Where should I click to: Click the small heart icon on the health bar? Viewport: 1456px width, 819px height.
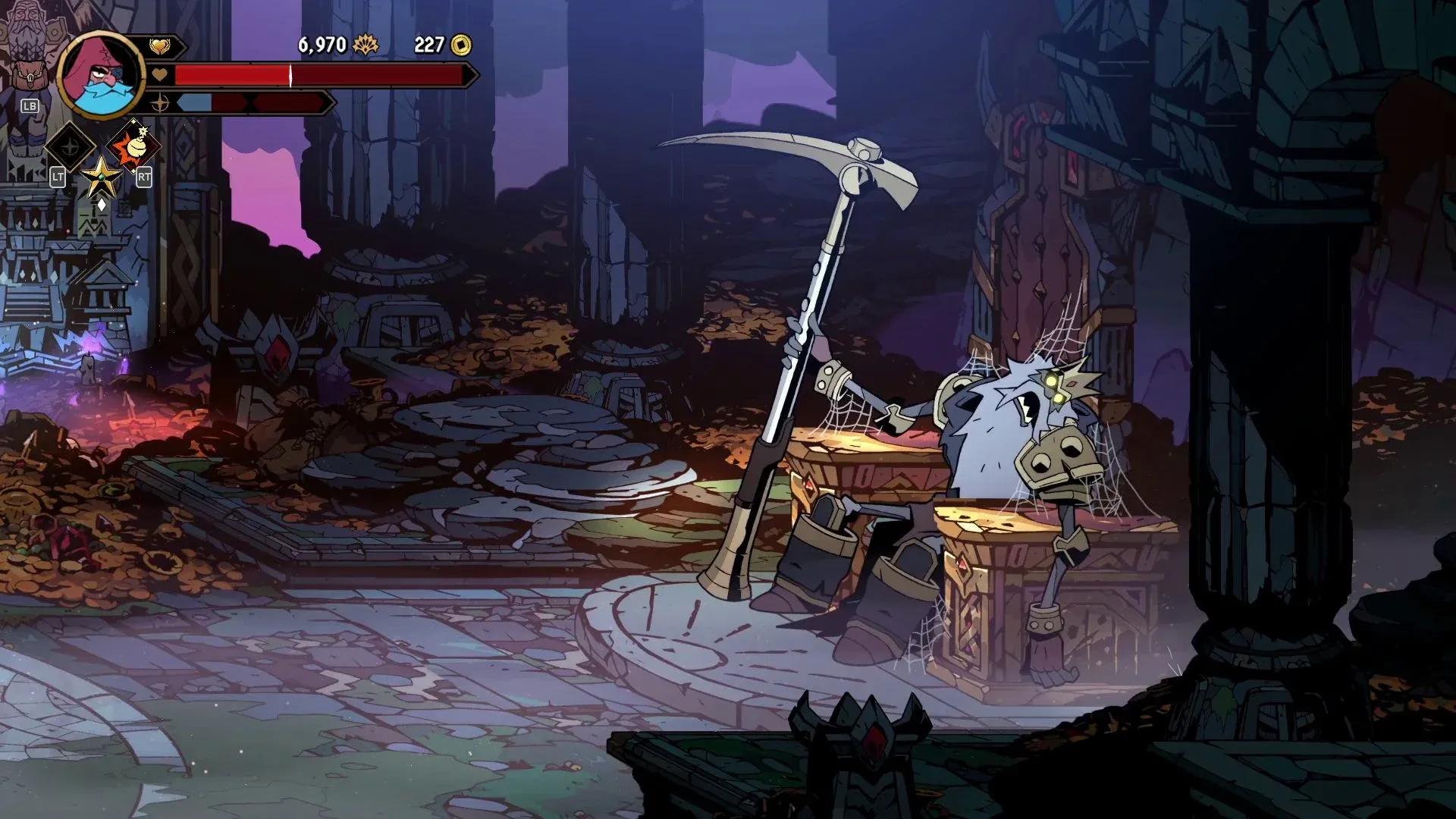[160, 74]
